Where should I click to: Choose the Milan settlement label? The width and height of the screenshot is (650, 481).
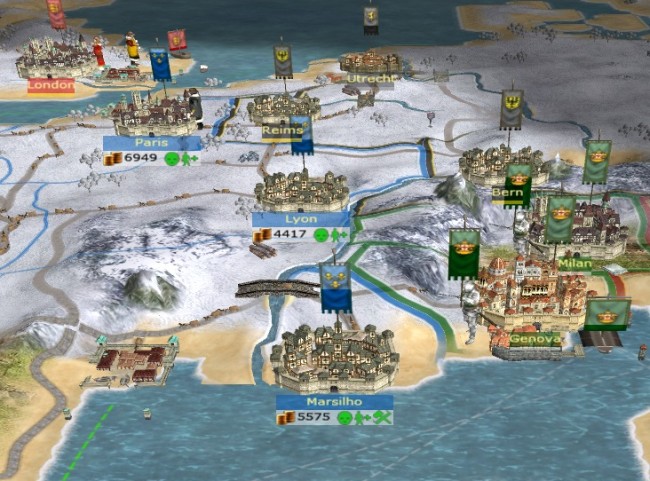click(575, 263)
